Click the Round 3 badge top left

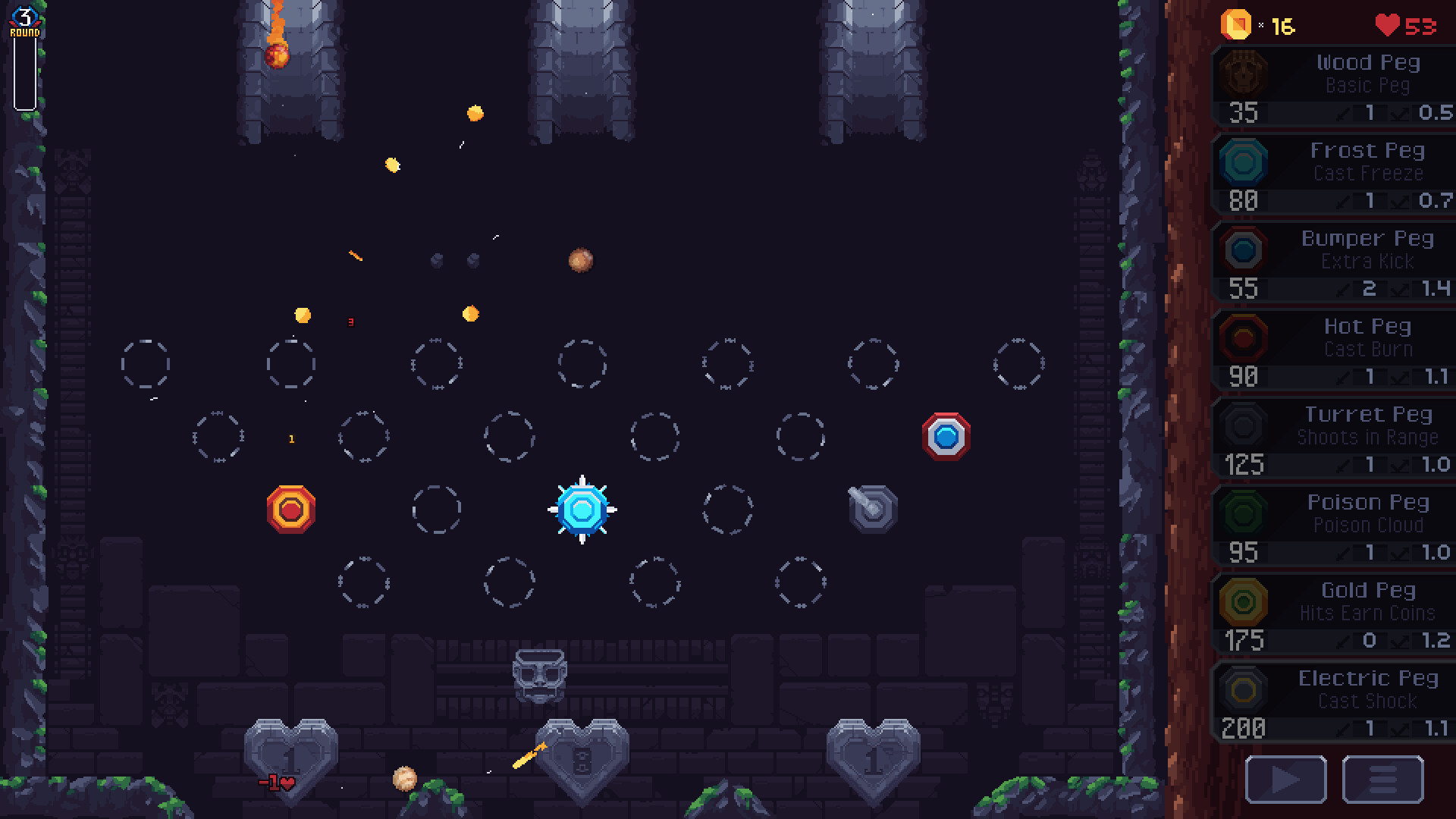pos(27,17)
